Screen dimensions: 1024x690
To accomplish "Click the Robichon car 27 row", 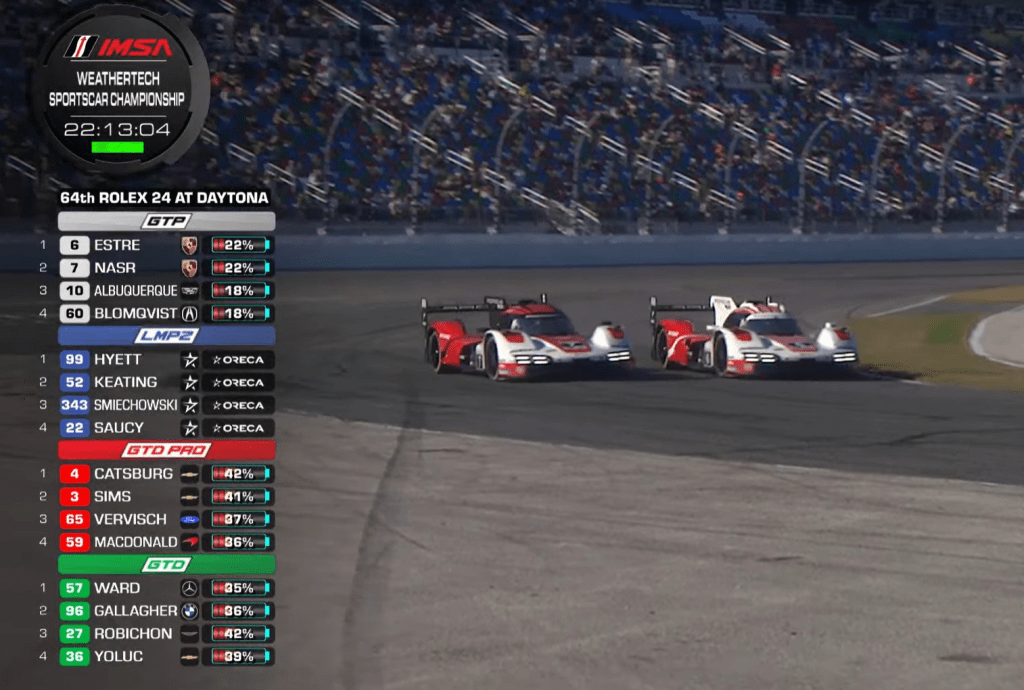I will pyautogui.click(x=132, y=634).
